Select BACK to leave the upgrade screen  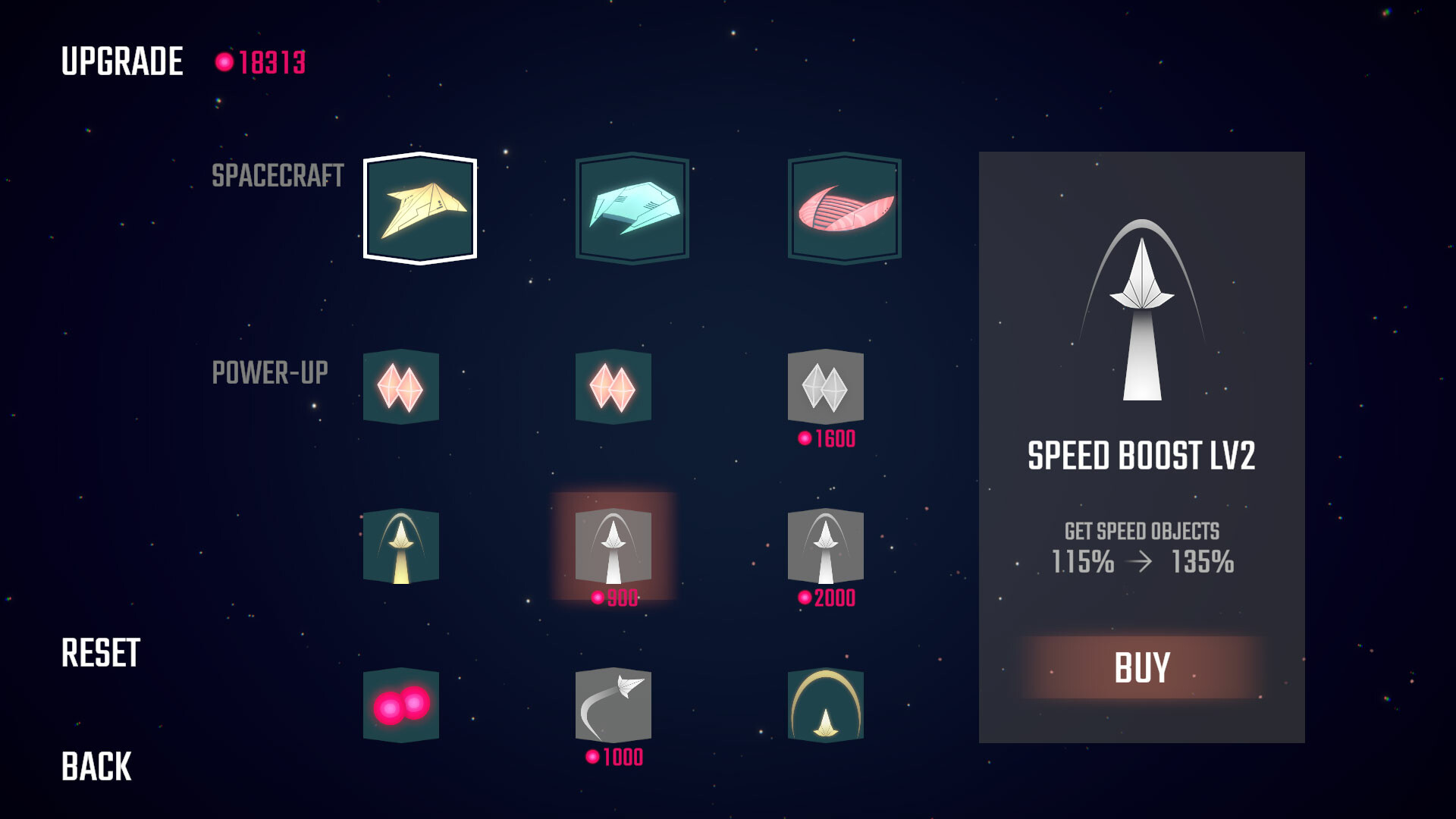pyautogui.click(x=97, y=766)
